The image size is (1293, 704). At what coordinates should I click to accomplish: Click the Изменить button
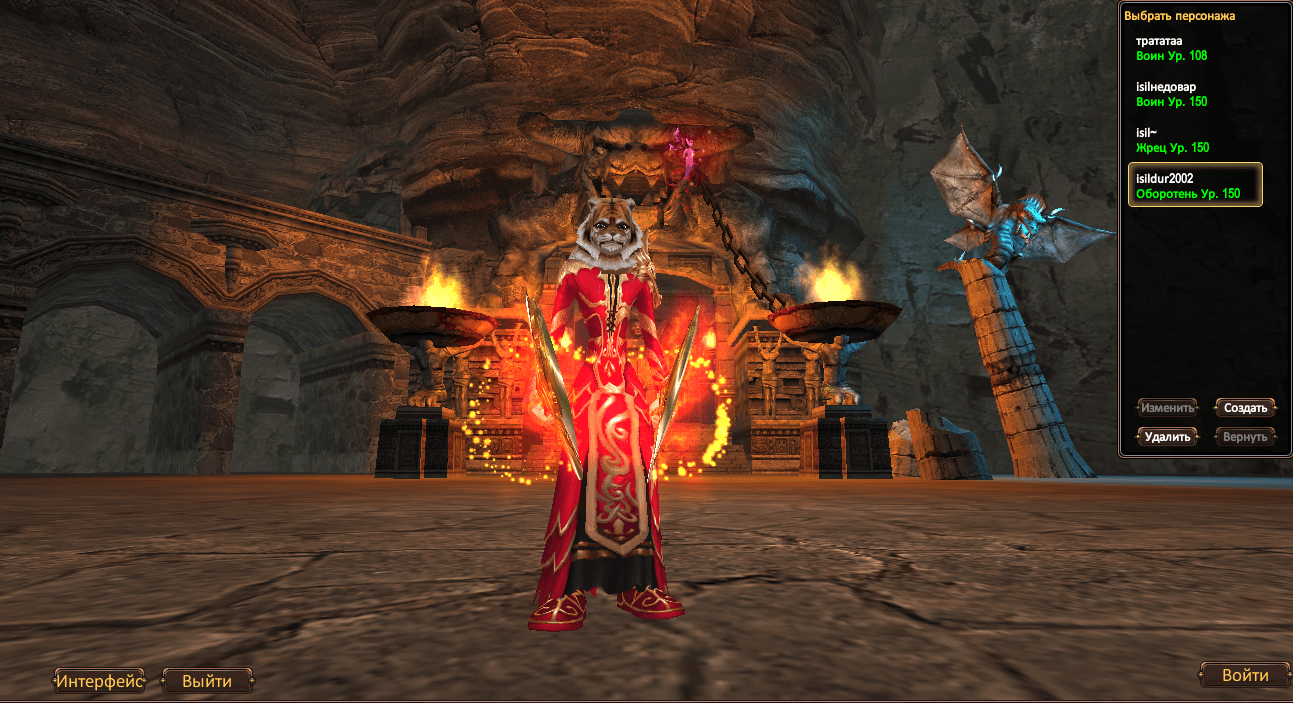(x=1167, y=408)
